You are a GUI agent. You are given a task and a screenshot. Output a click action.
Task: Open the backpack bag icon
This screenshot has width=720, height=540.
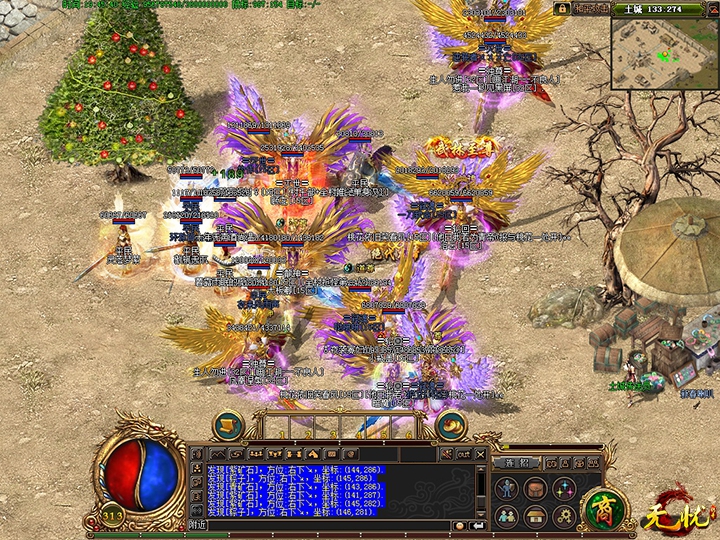(536, 488)
